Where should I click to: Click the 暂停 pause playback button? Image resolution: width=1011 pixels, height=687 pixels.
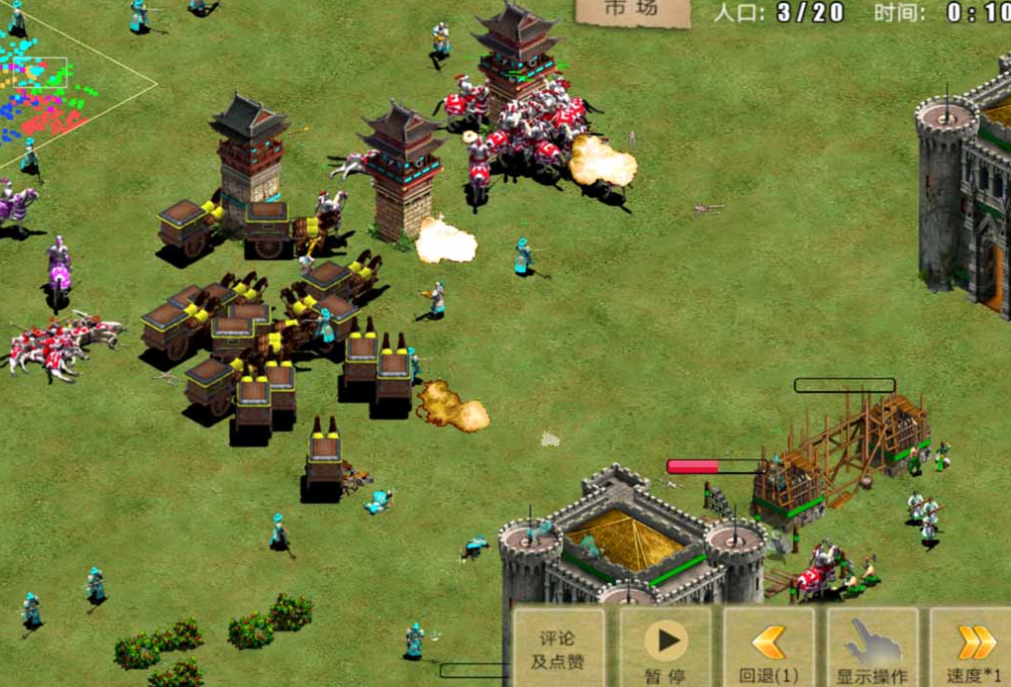point(665,648)
